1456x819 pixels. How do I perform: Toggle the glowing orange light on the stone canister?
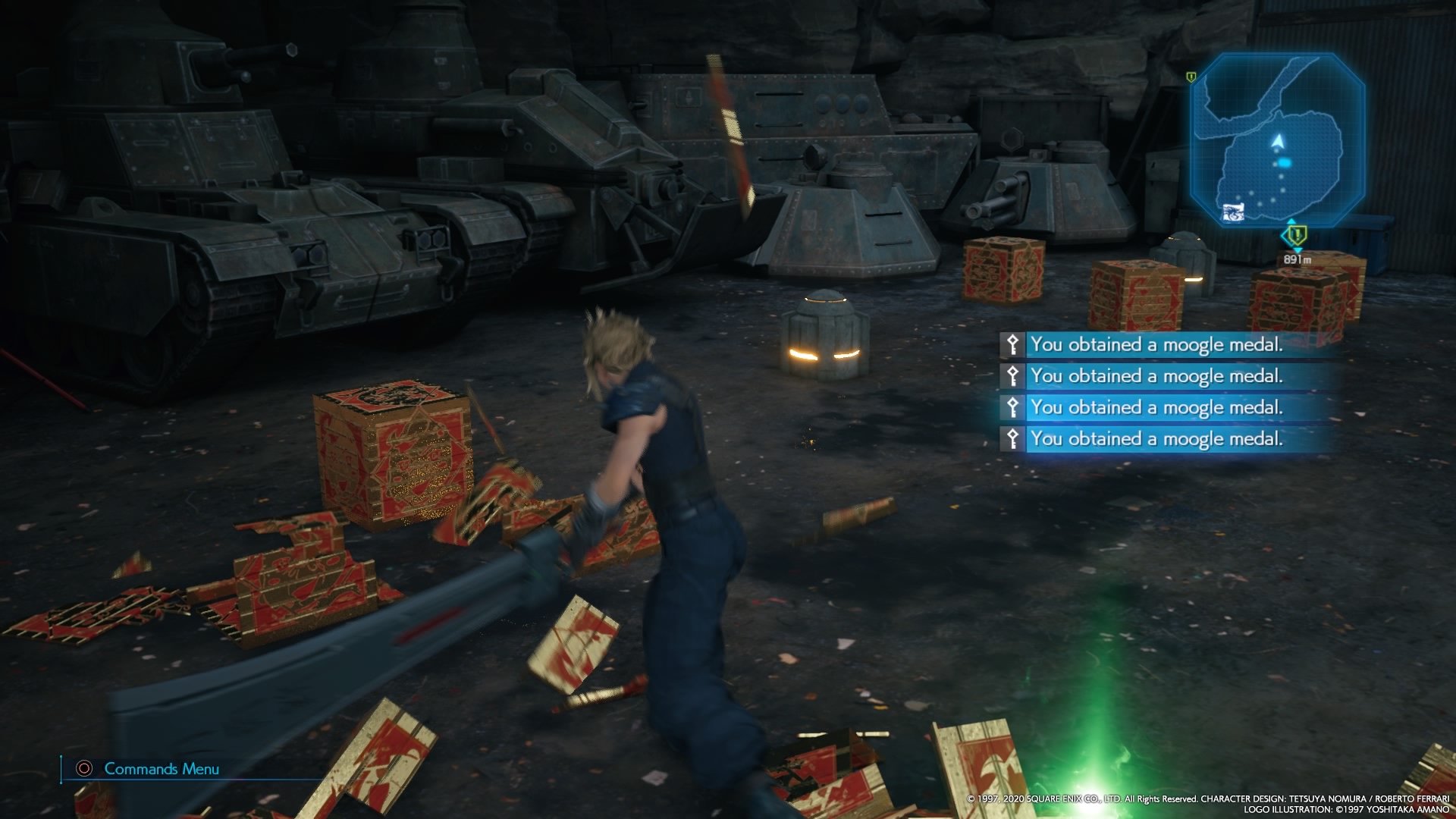[827, 353]
